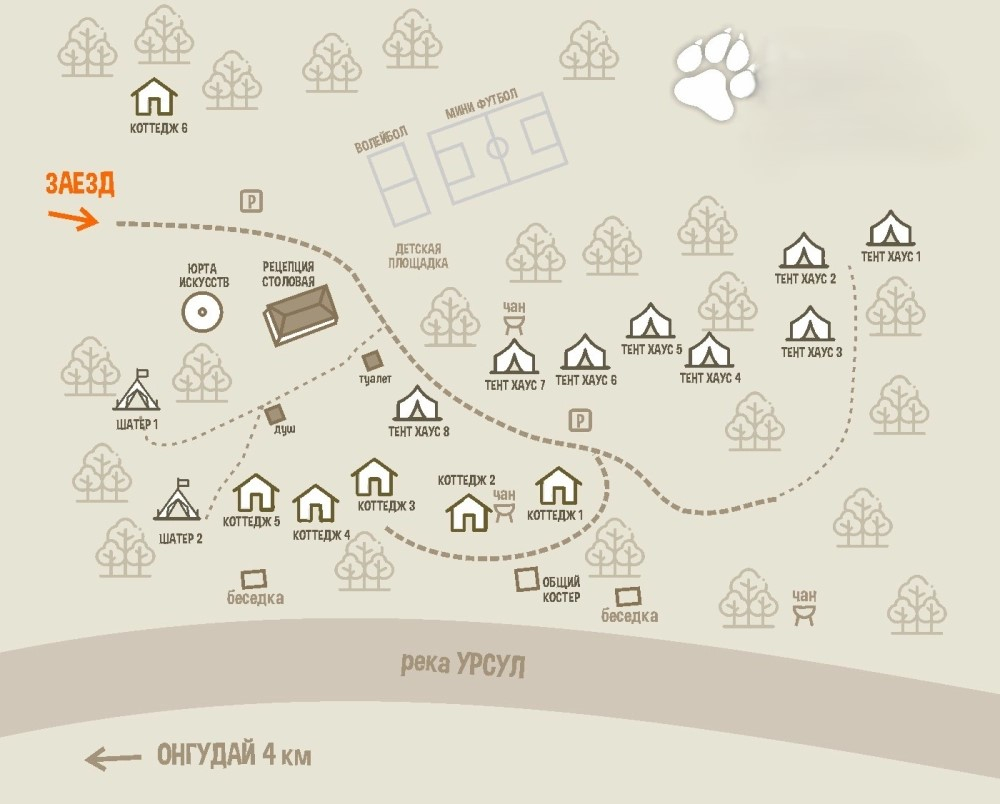Pick the Шатёр 2 tent marker

(179, 500)
